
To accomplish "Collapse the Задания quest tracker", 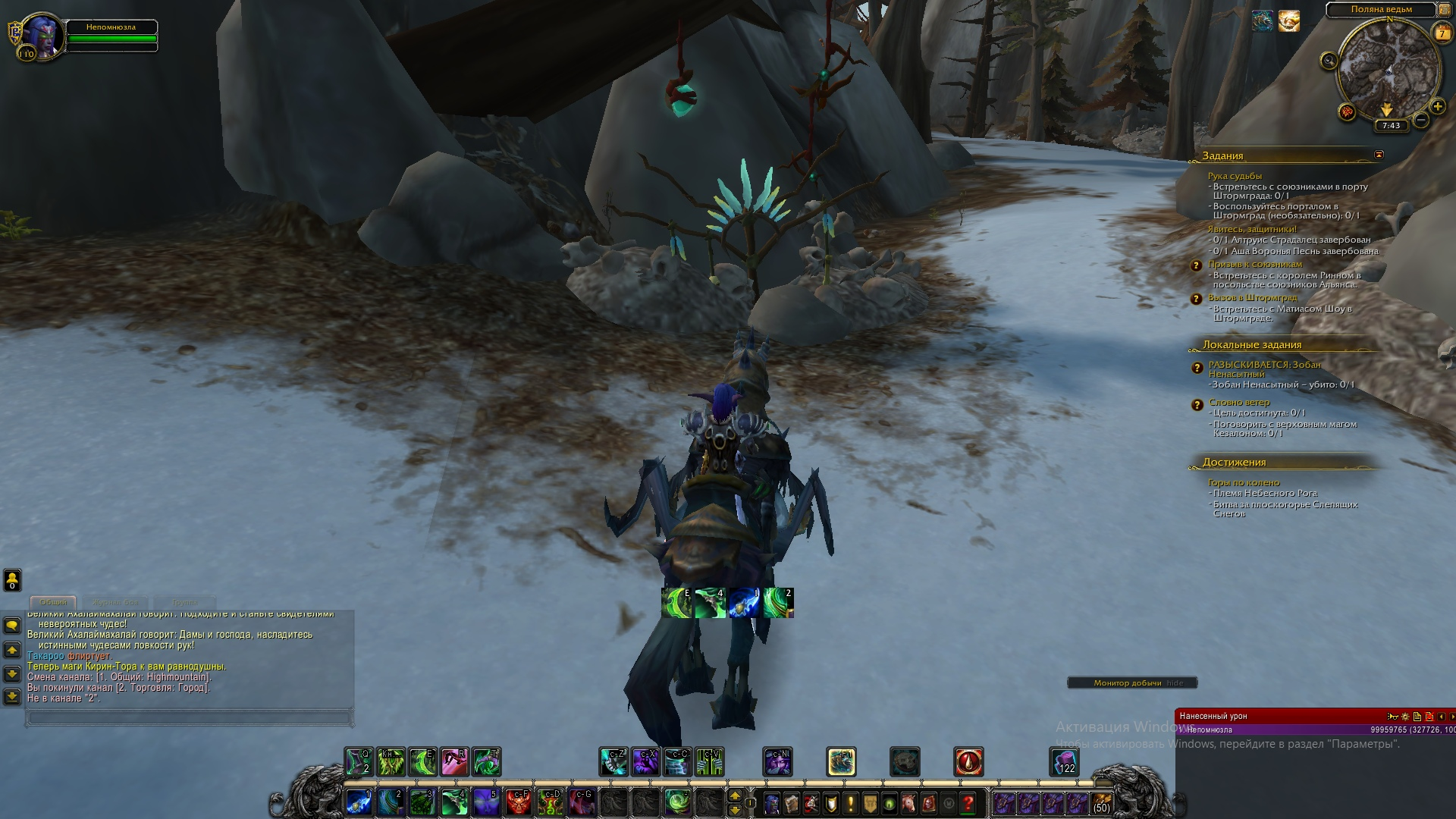I will pyautogui.click(x=1379, y=155).
